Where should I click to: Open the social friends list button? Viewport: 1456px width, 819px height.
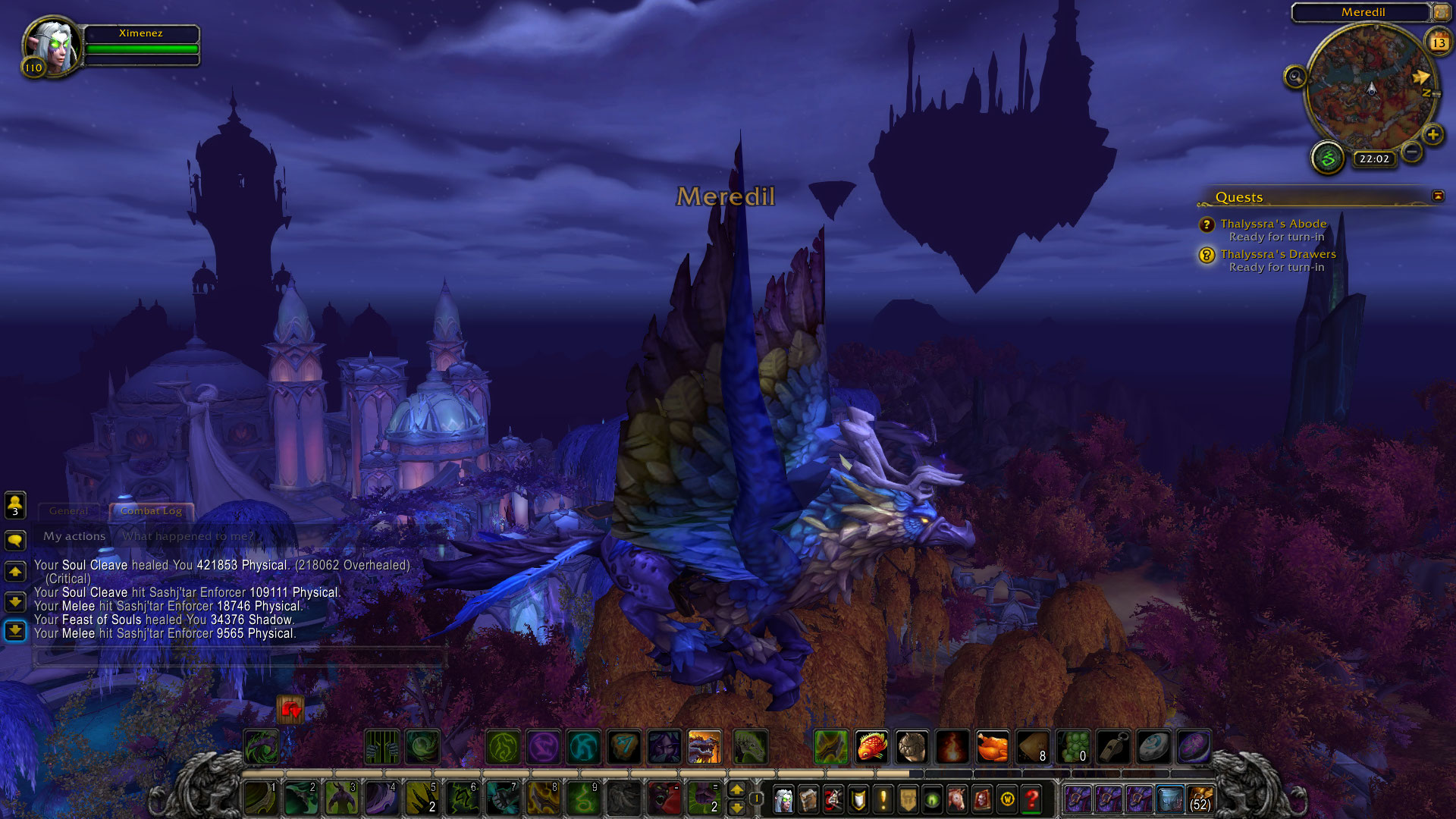click(15, 504)
